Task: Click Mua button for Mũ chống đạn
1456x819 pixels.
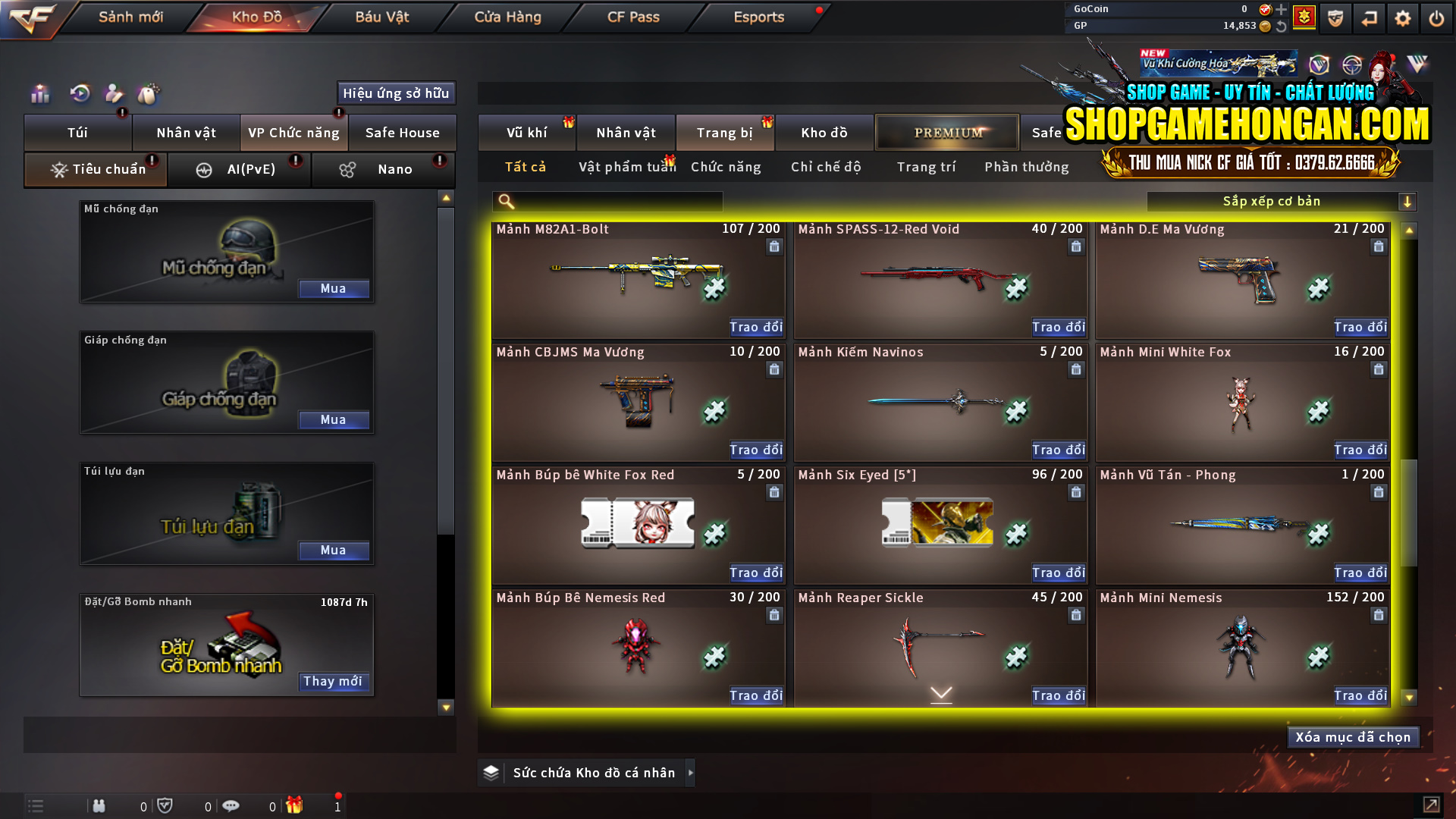Action: click(334, 289)
